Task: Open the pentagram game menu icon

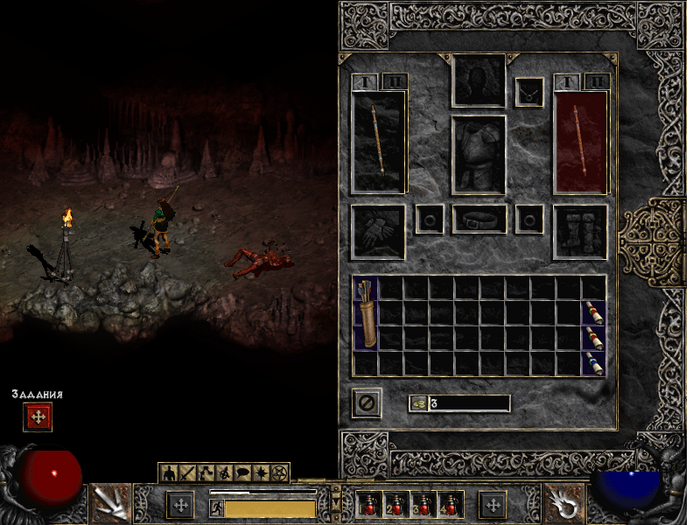Action: 279,470
